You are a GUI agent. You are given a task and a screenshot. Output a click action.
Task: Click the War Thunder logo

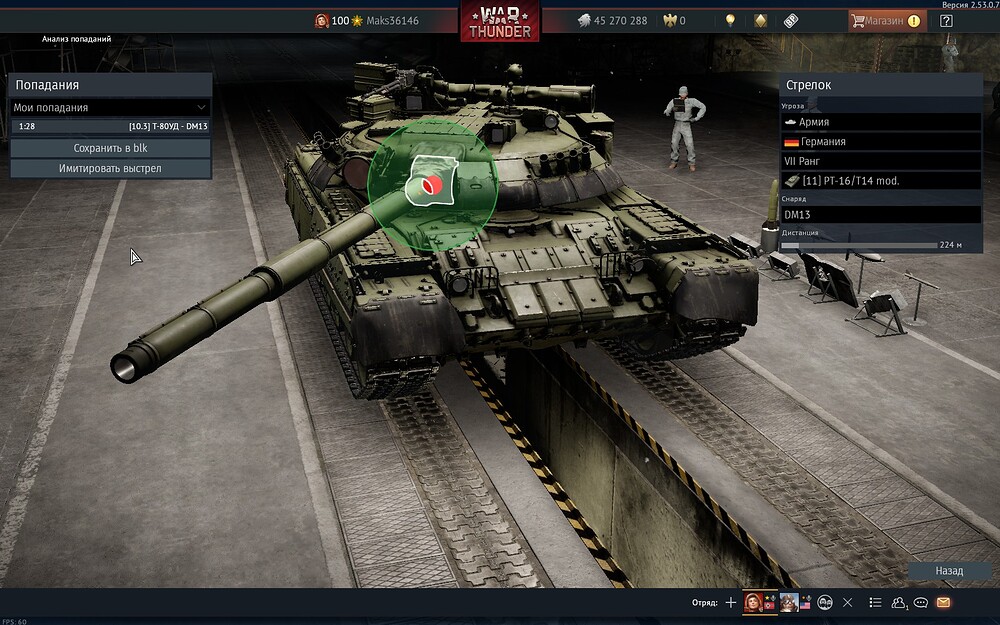click(500, 21)
